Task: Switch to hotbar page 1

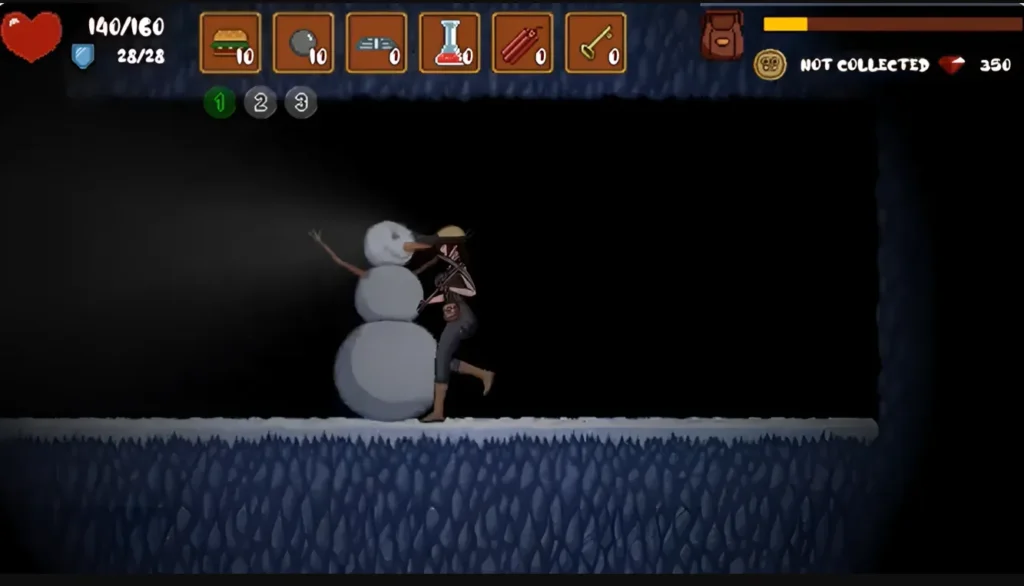Action: 220,102
